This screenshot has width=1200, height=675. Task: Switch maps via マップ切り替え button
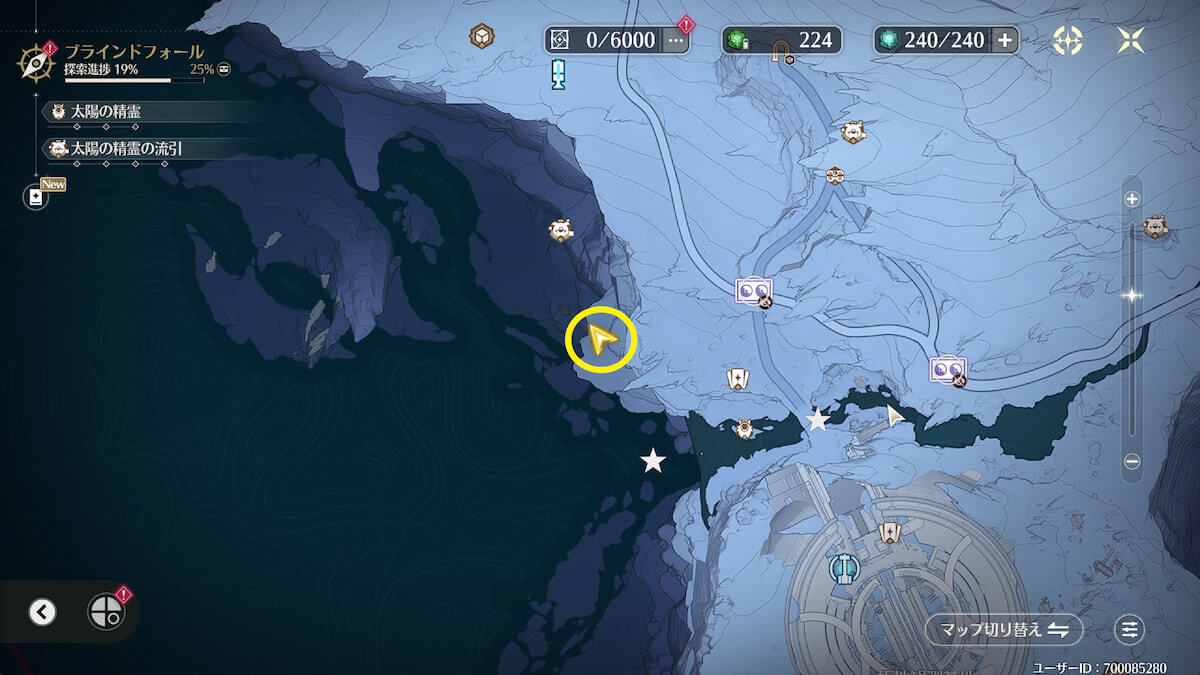tap(1004, 629)
